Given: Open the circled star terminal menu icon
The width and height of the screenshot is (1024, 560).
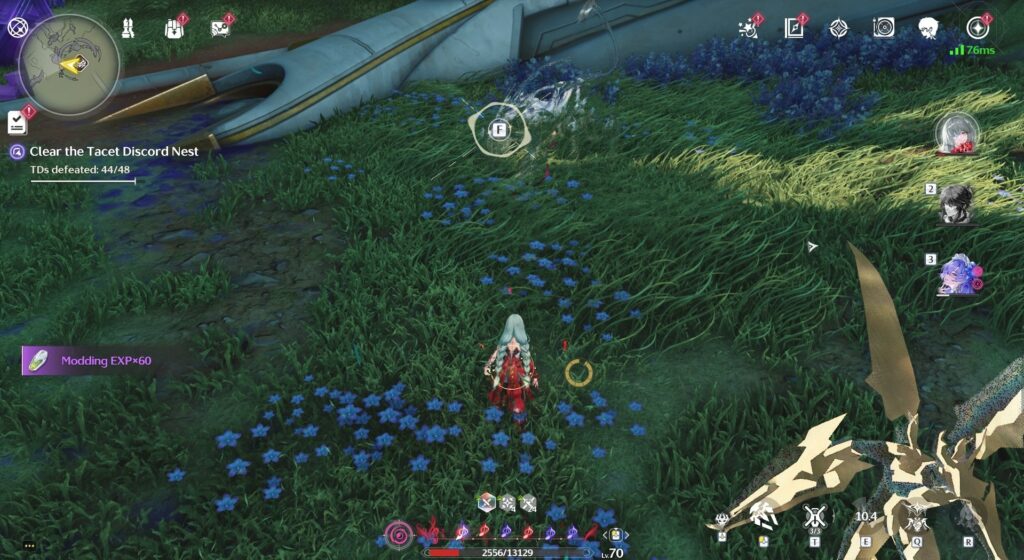Looking at the screenshot, I should (977, 28).
